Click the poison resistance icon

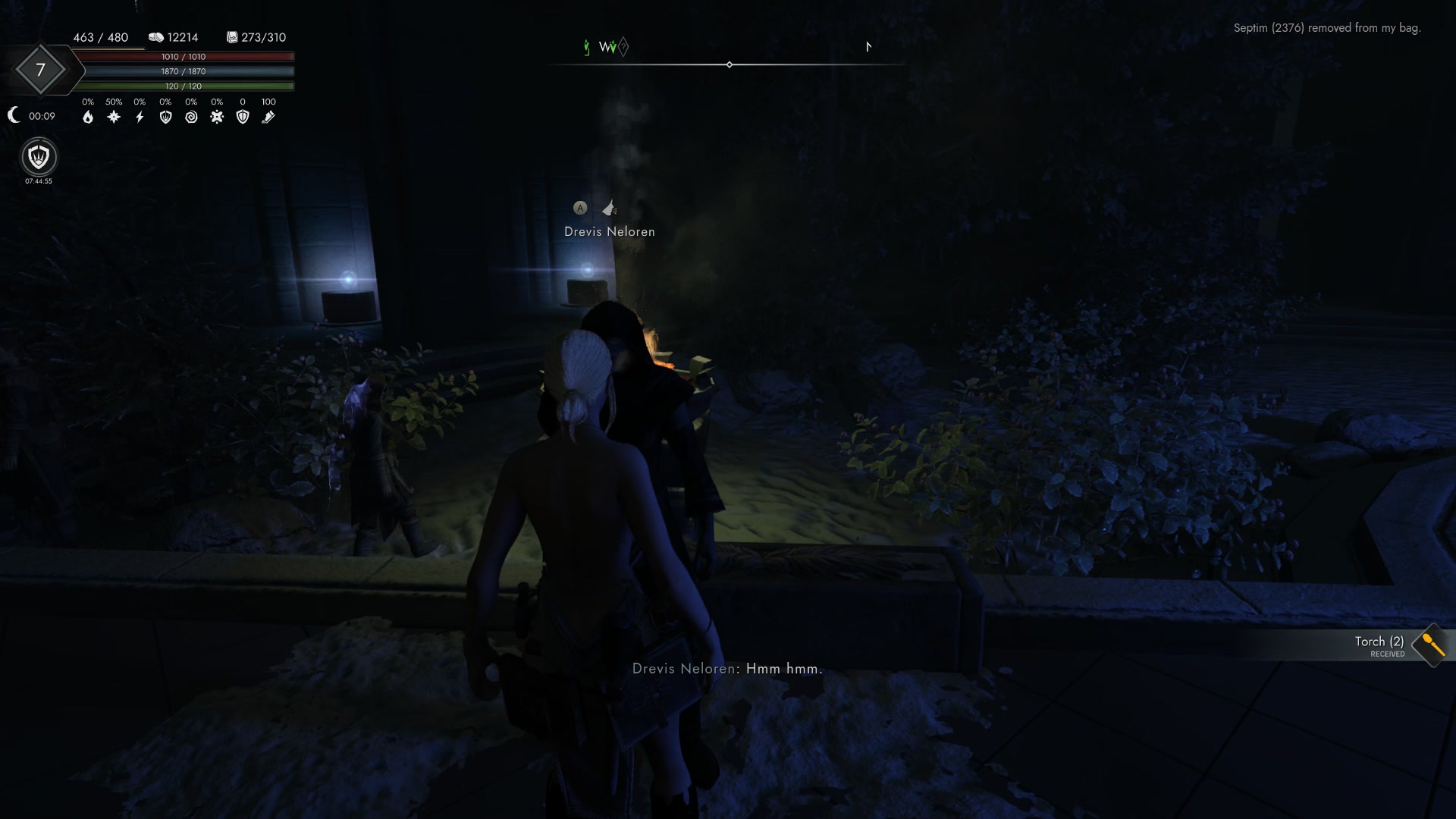(217, 118)
